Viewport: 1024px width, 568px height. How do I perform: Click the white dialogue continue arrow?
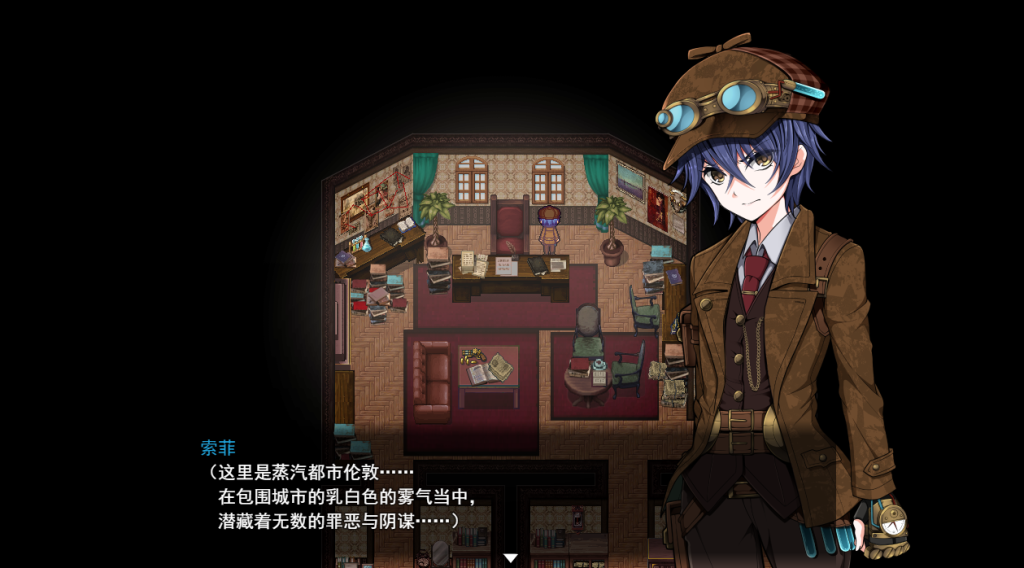[510, 557]
